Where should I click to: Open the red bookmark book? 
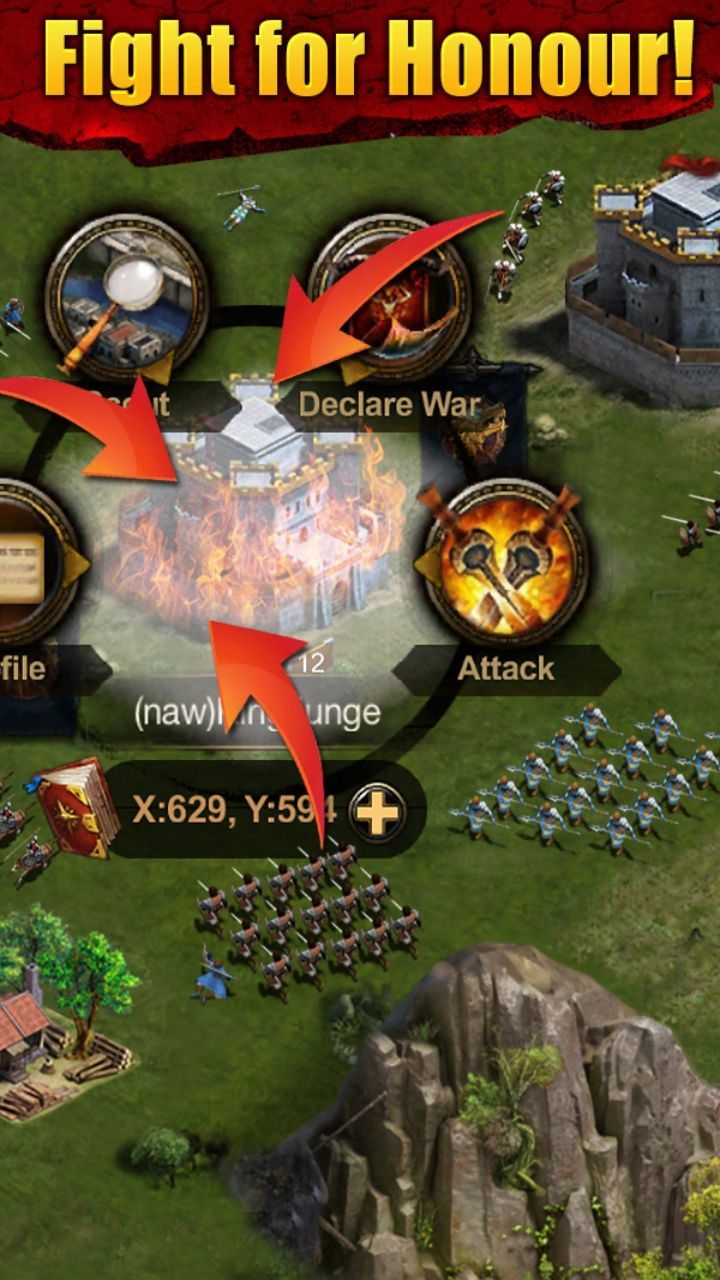(x=77, y=807)
